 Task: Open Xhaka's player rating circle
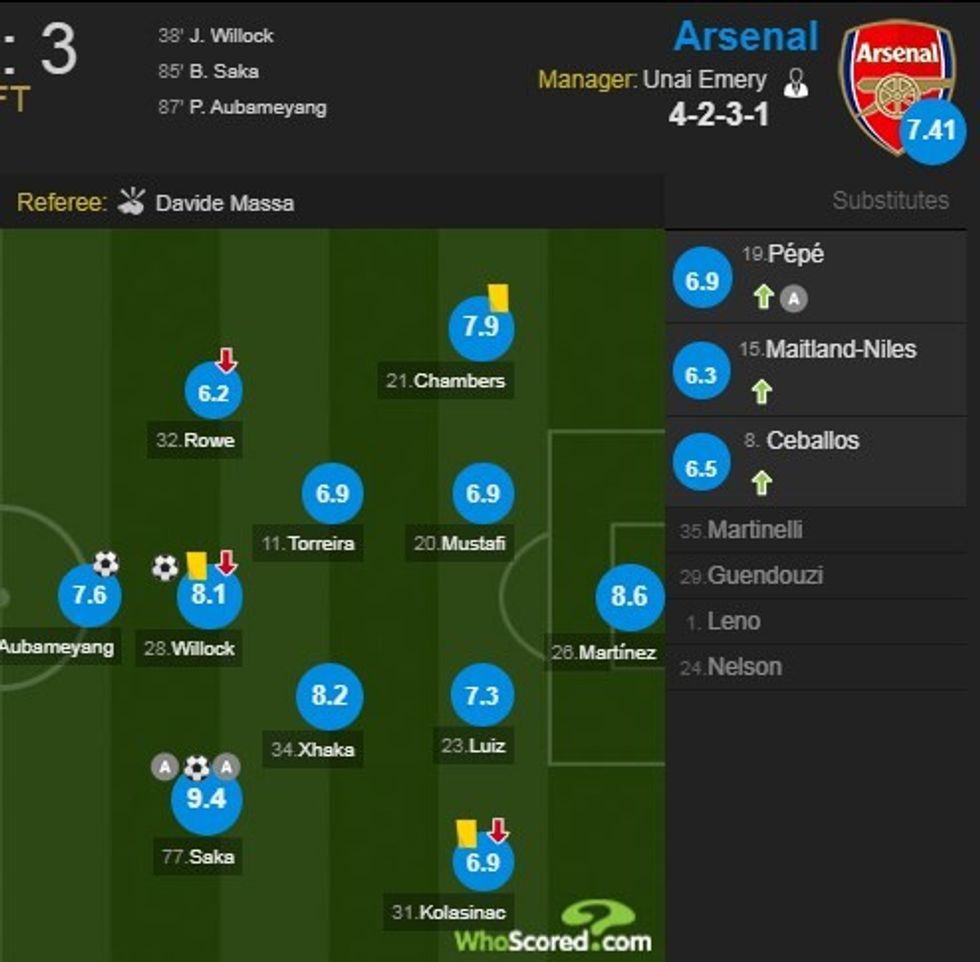click(329, 695)
